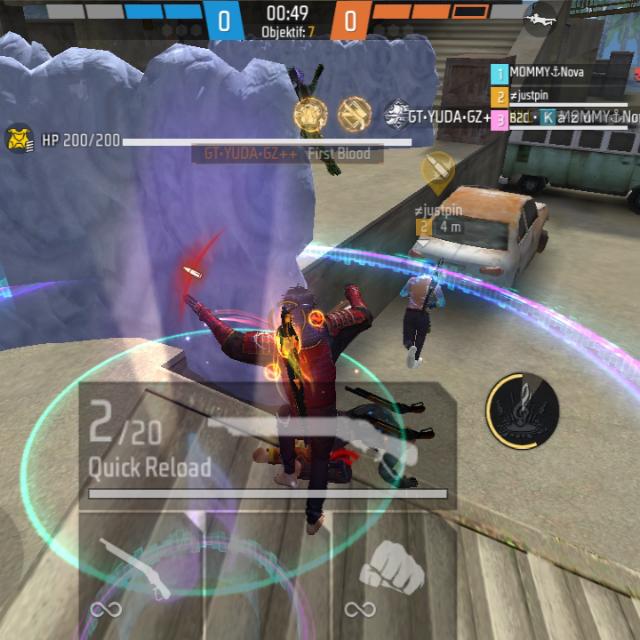Click the ≠justpin teammate location marker

coord(437,172)
